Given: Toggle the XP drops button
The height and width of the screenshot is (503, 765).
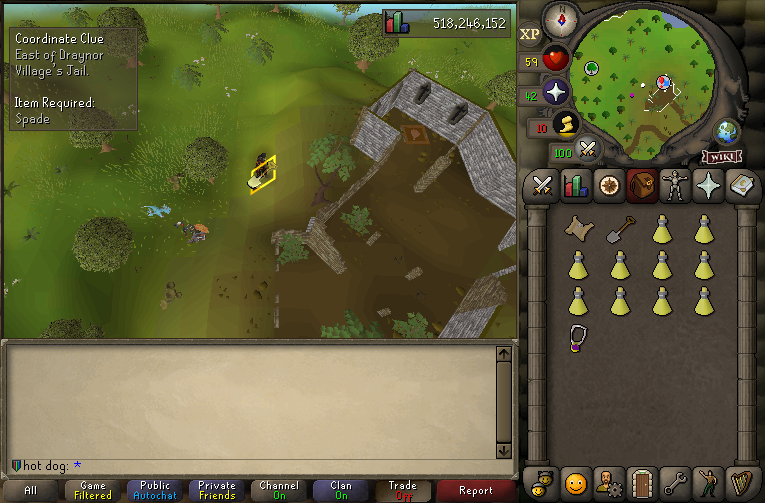Looking at the screenshot, I should tap(530, 34).
